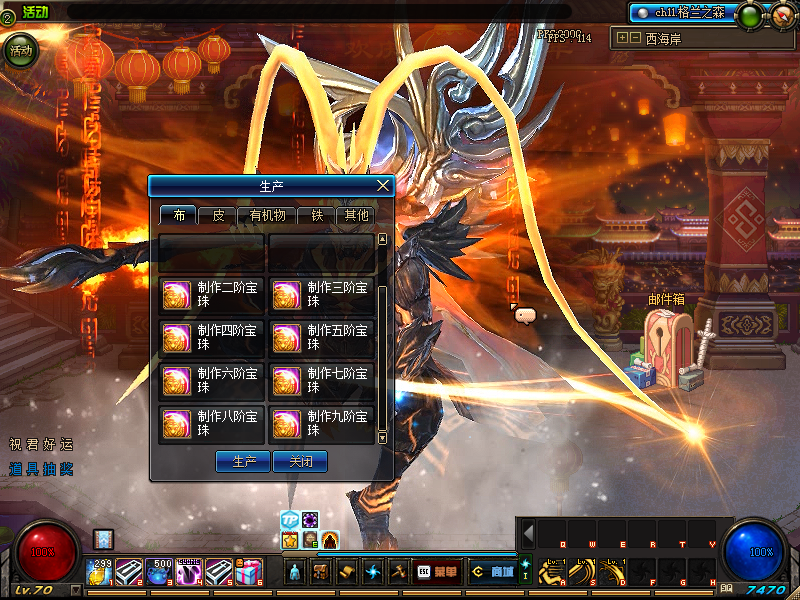
Task: Open the 有机物 category tab
Action: tap(267, 215)
